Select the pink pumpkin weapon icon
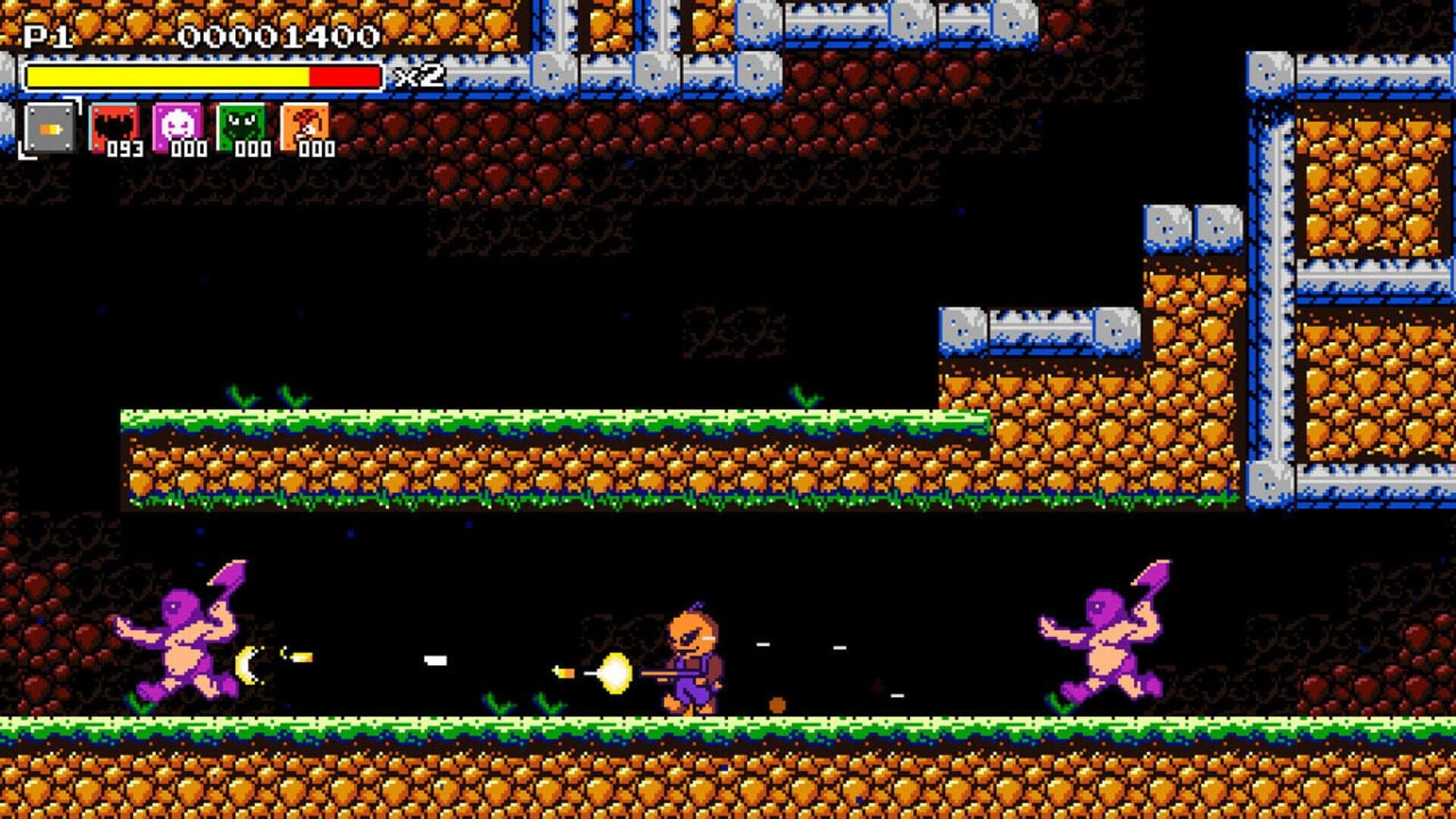1456x819 pixels. (x=178, y=123)
